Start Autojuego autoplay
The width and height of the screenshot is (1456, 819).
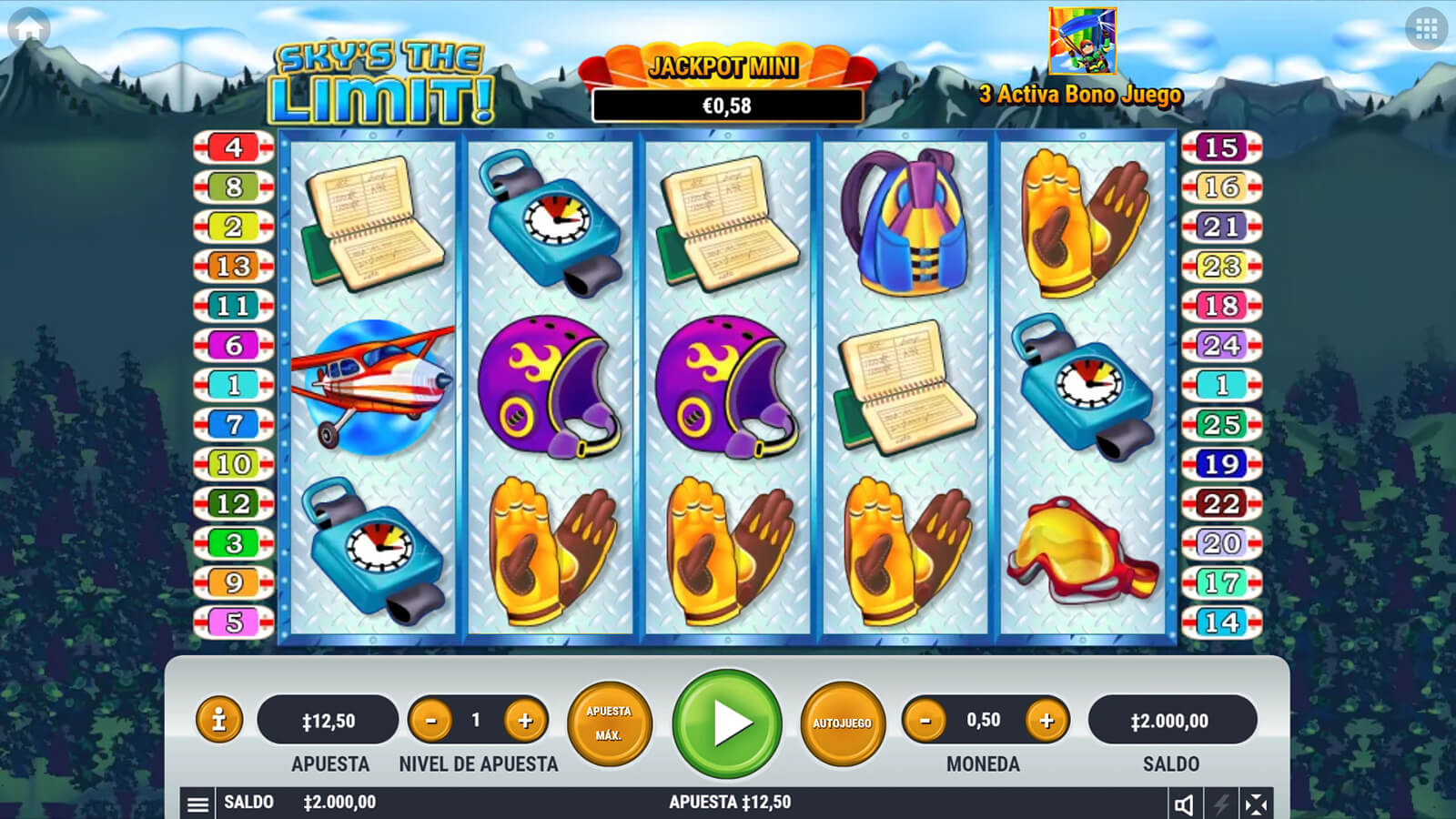pyautogui.click(x=842, y=723)
